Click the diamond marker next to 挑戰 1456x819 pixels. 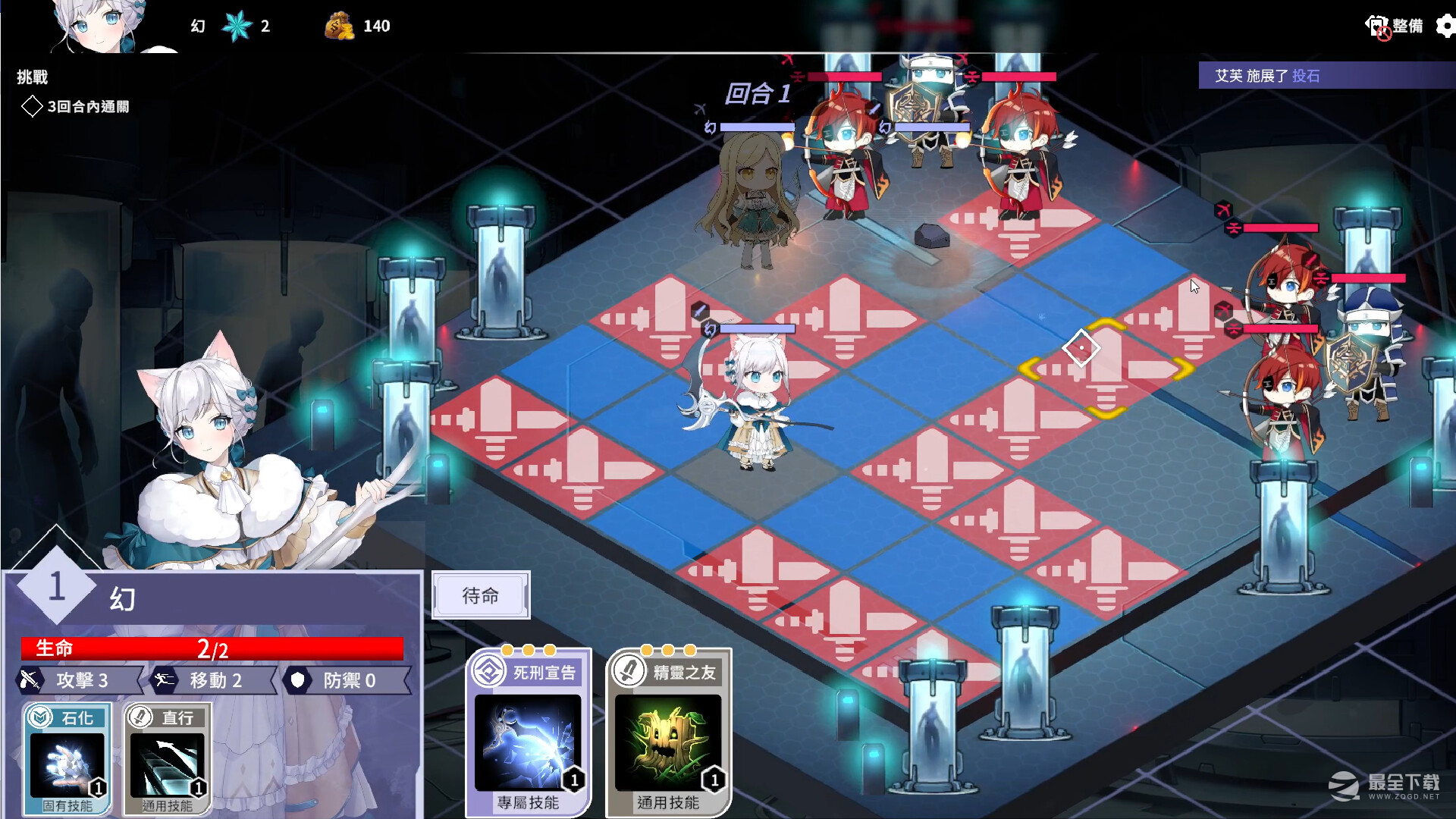tap(32, 107)
